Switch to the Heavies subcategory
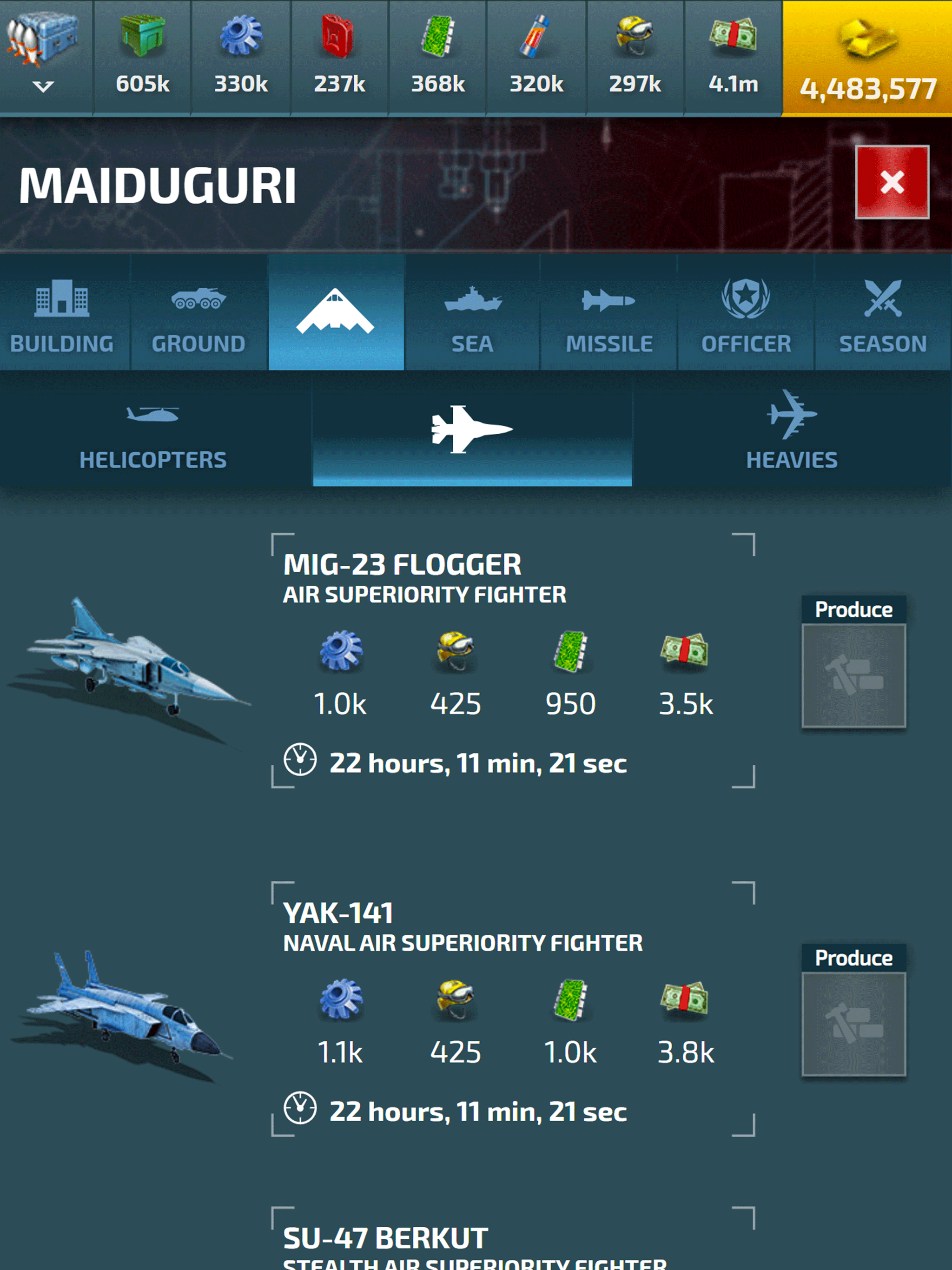Image resolution: width=952 pixels, height=1270 pixels. [791, 430]
